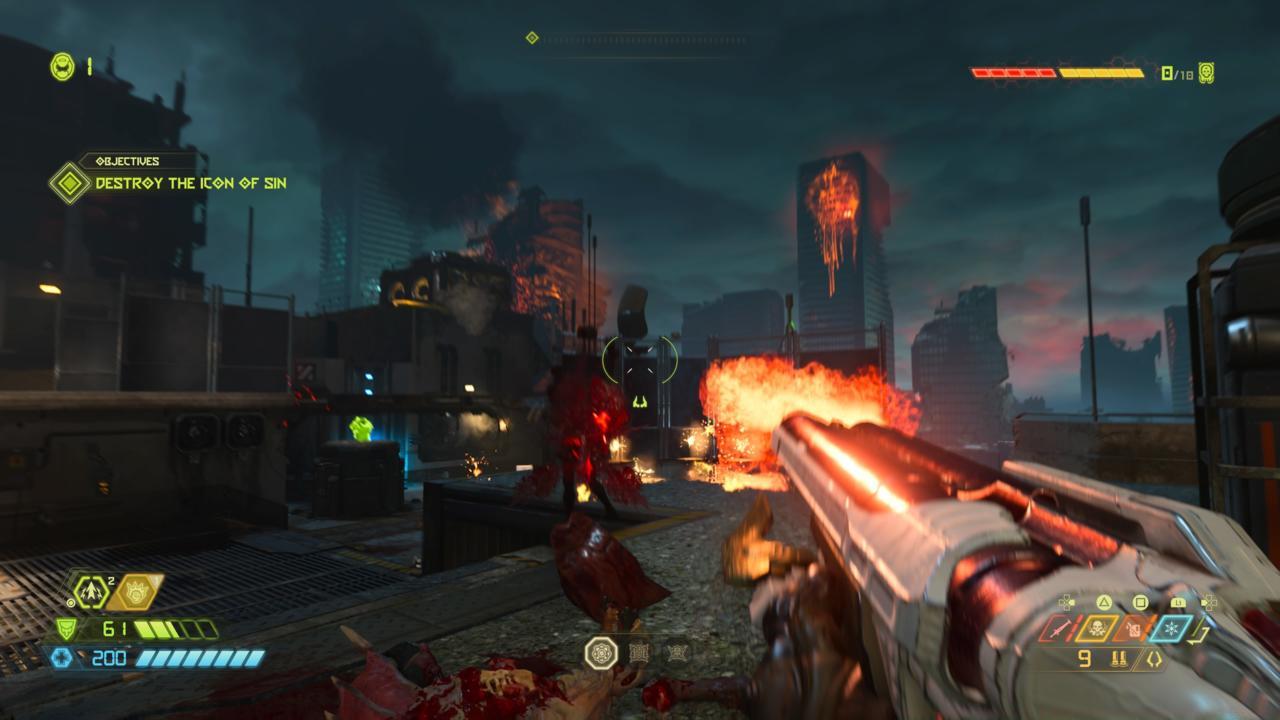Click the green armor shield icon
This screenshot has width=1280, height=720.
tap(65, 629)
